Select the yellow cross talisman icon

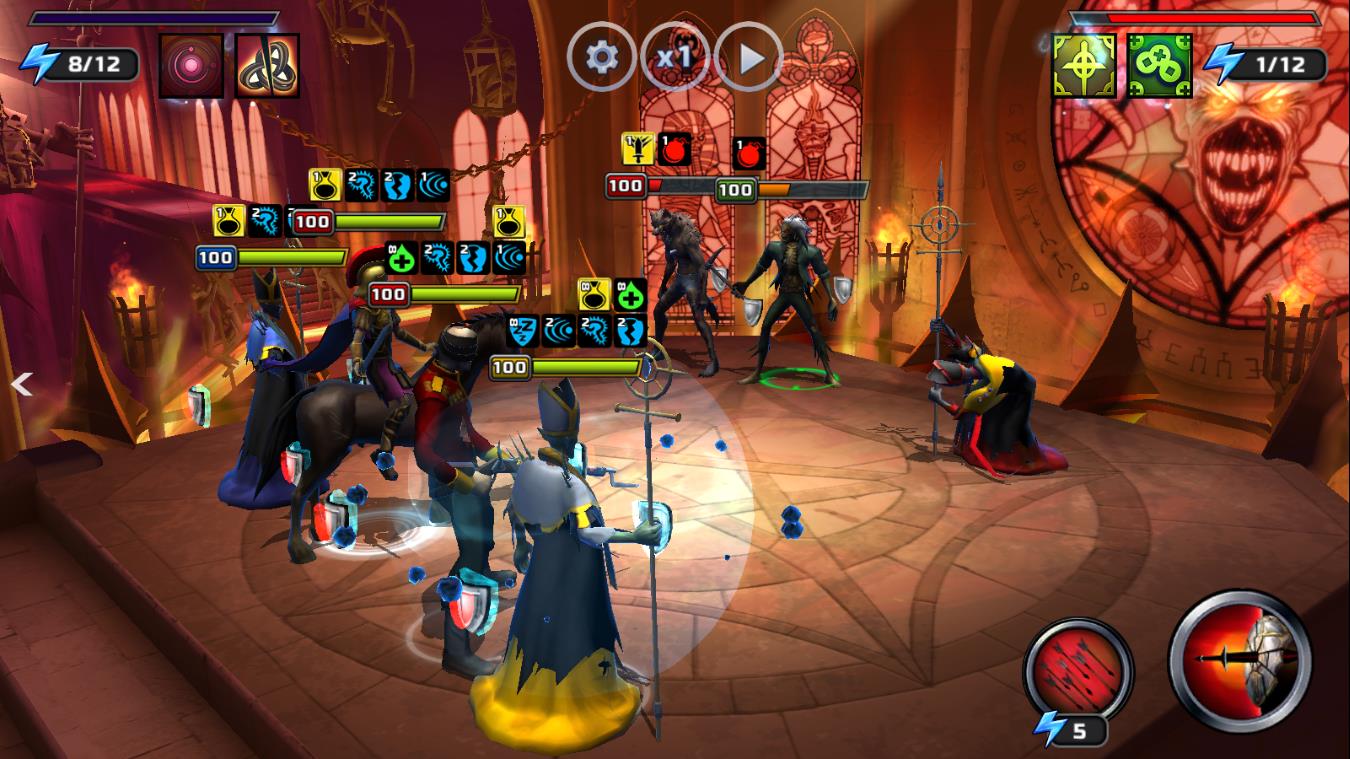[x=1081, y=63]
